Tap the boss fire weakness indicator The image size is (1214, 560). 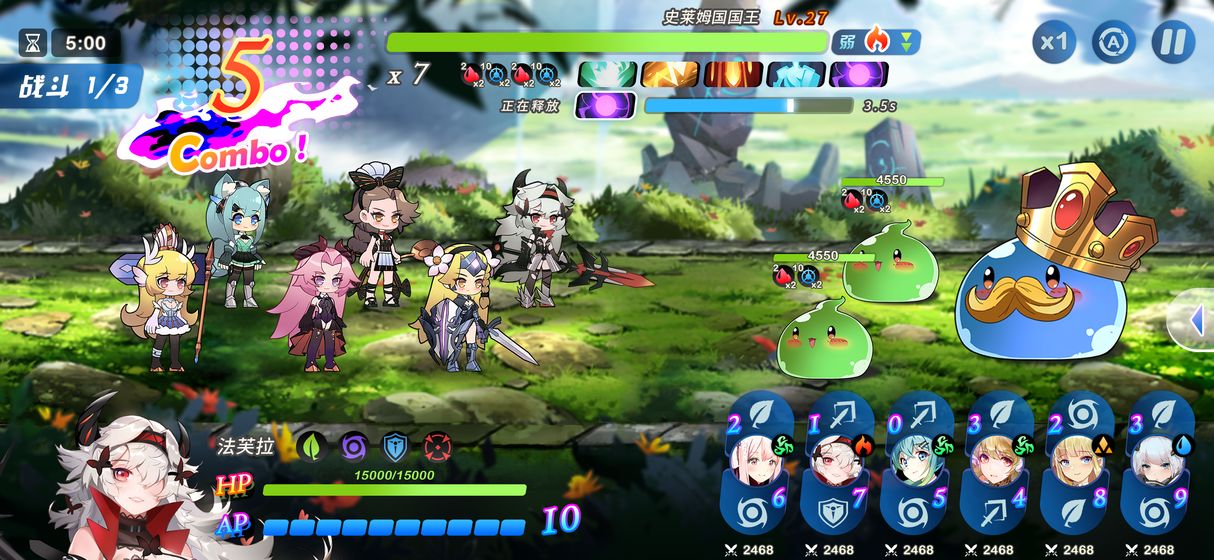coord(876,42)
